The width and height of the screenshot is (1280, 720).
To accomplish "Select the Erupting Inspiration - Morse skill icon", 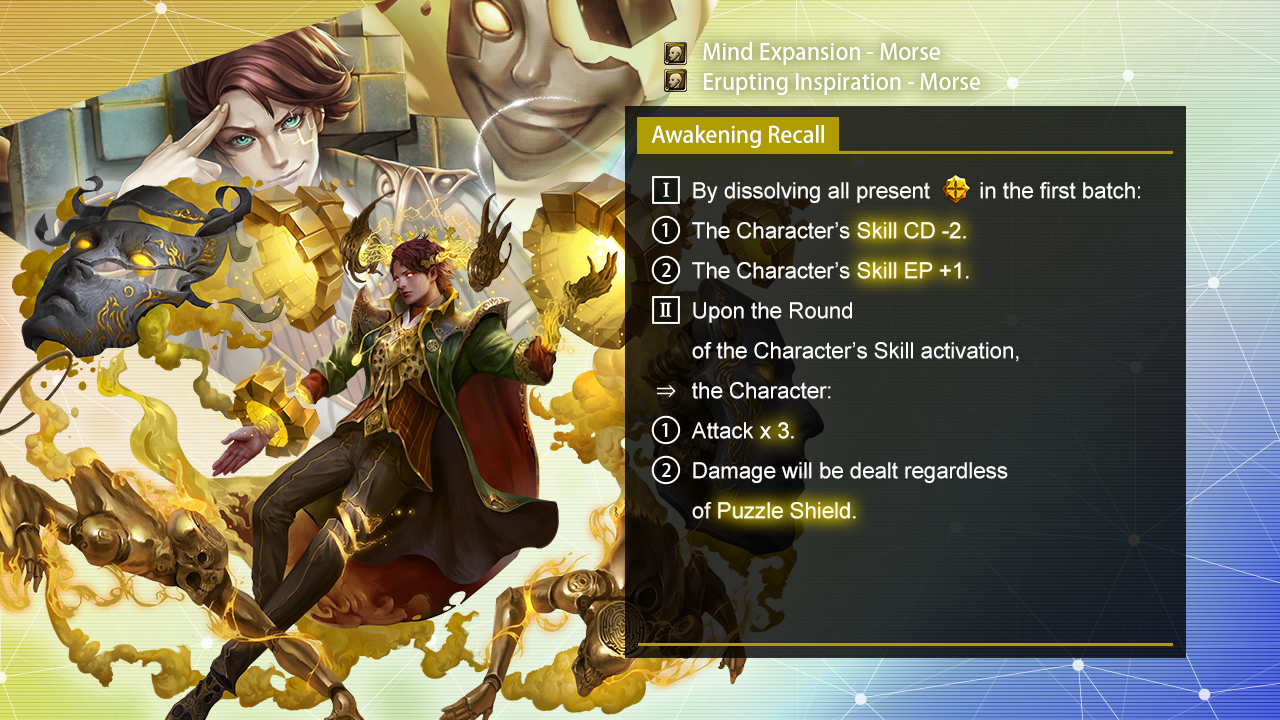I will pos(676,82).
